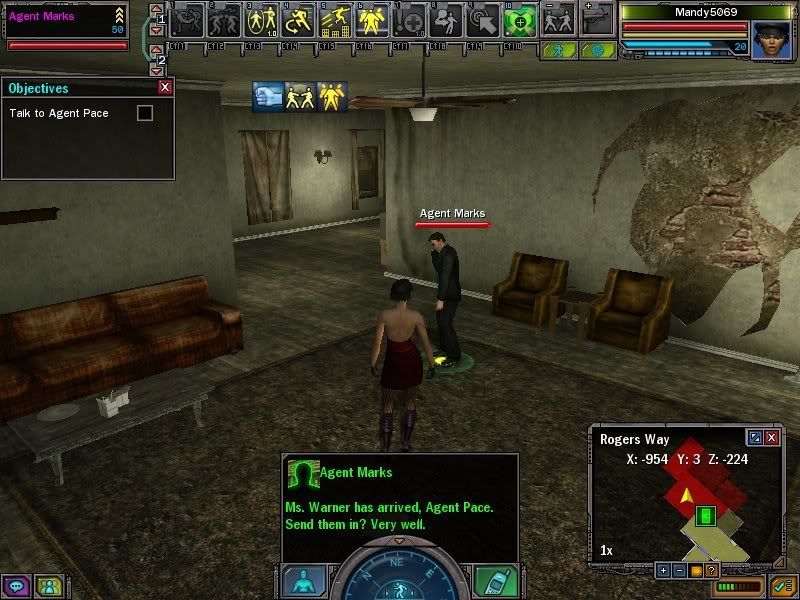Open the cell phone icon
This screenshot has width=800, height=600.
494,580
